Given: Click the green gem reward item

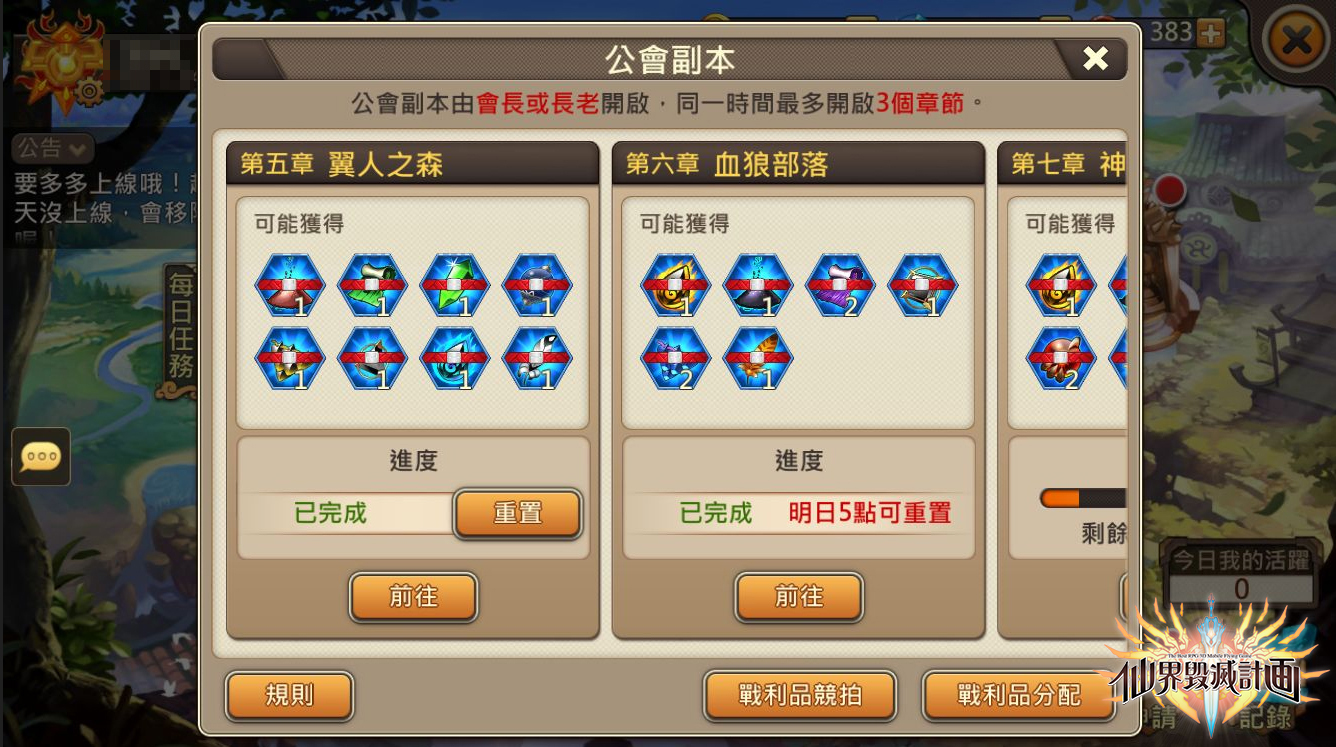Looking at the screenshot, I should [453, 285].
